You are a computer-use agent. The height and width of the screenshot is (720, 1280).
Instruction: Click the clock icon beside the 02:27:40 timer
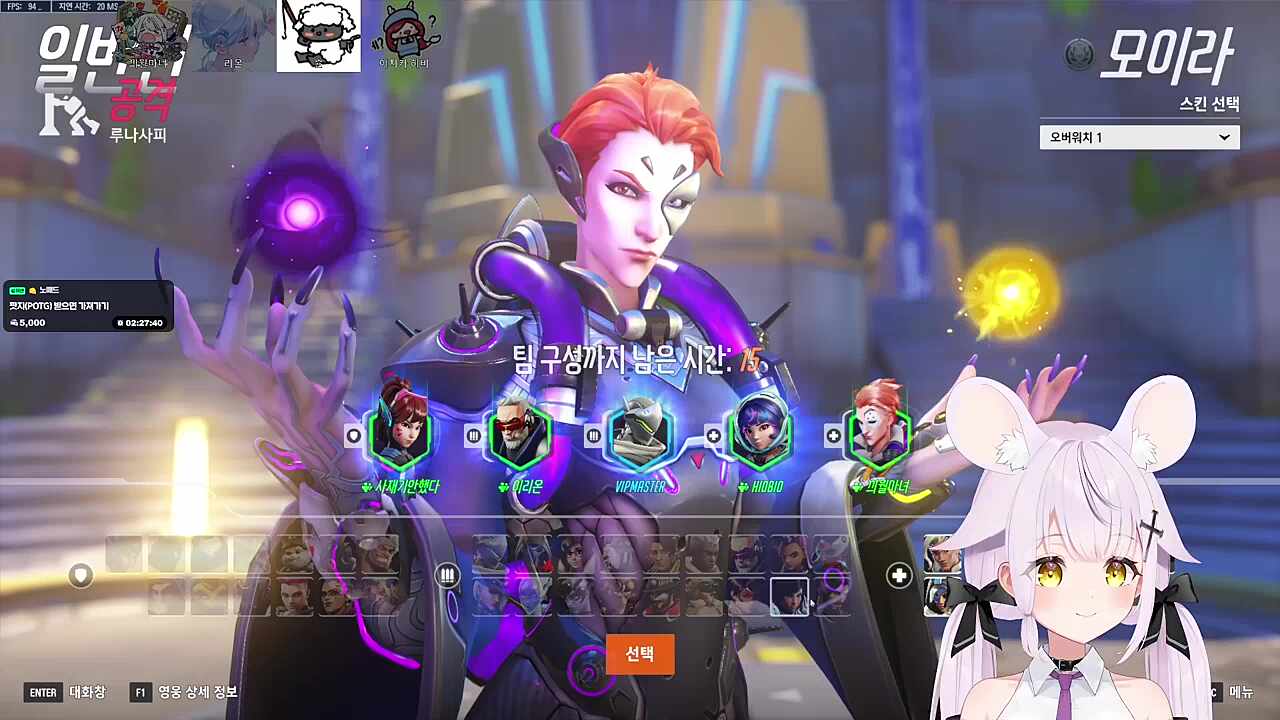(x=121, y=322)
